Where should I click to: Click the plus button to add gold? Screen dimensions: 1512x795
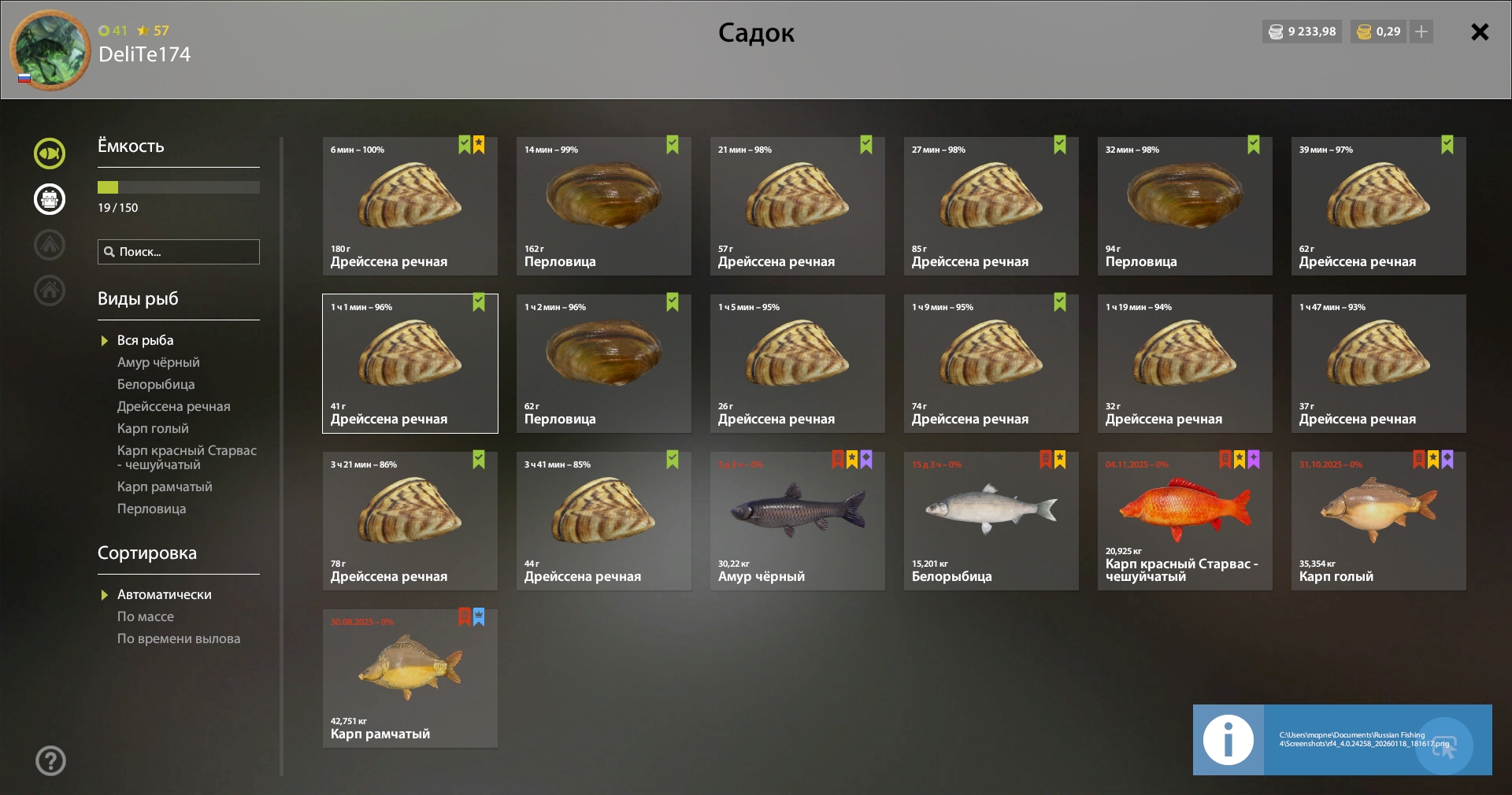coord(1421,31)
